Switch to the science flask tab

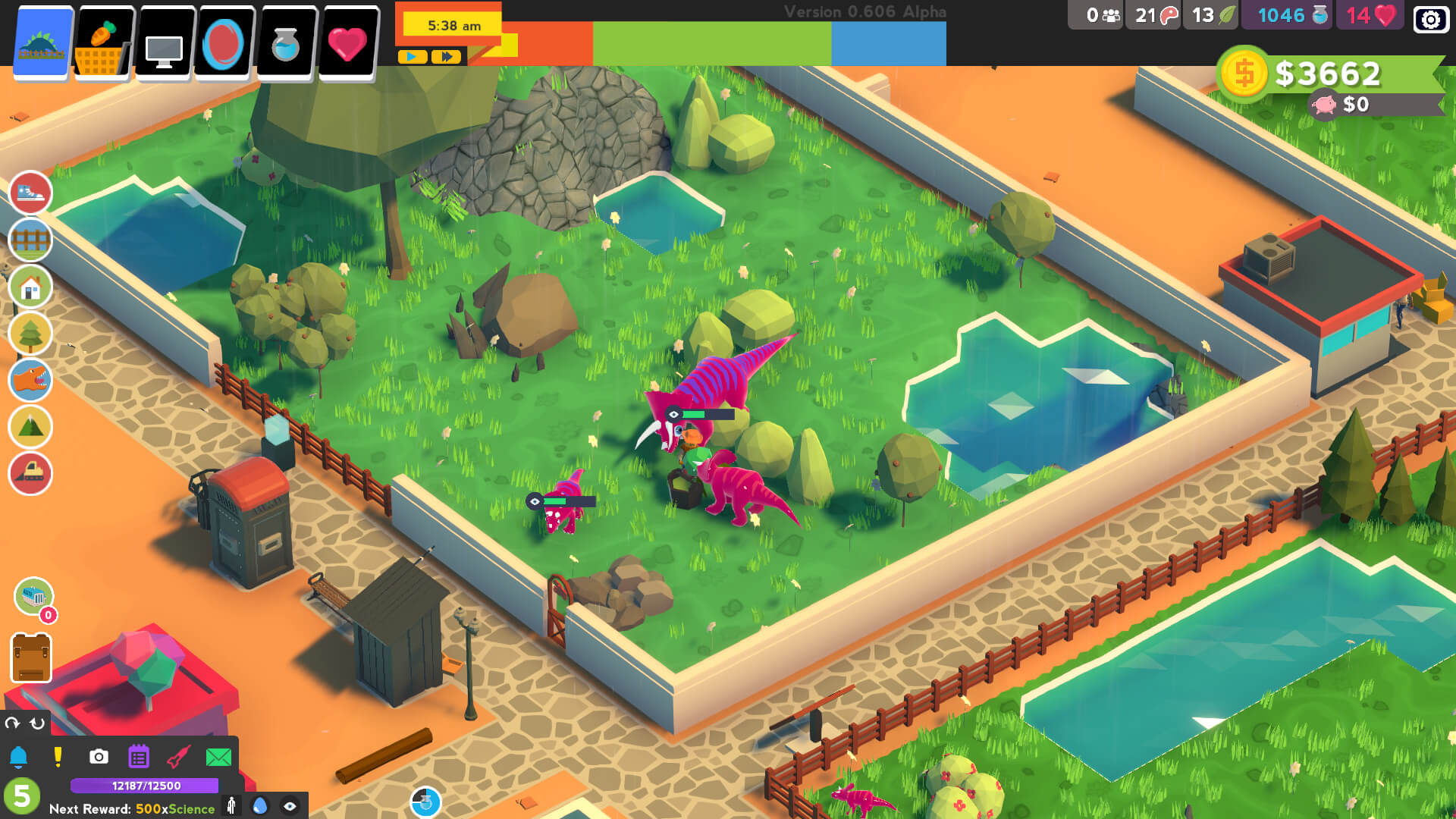point(286,43)
